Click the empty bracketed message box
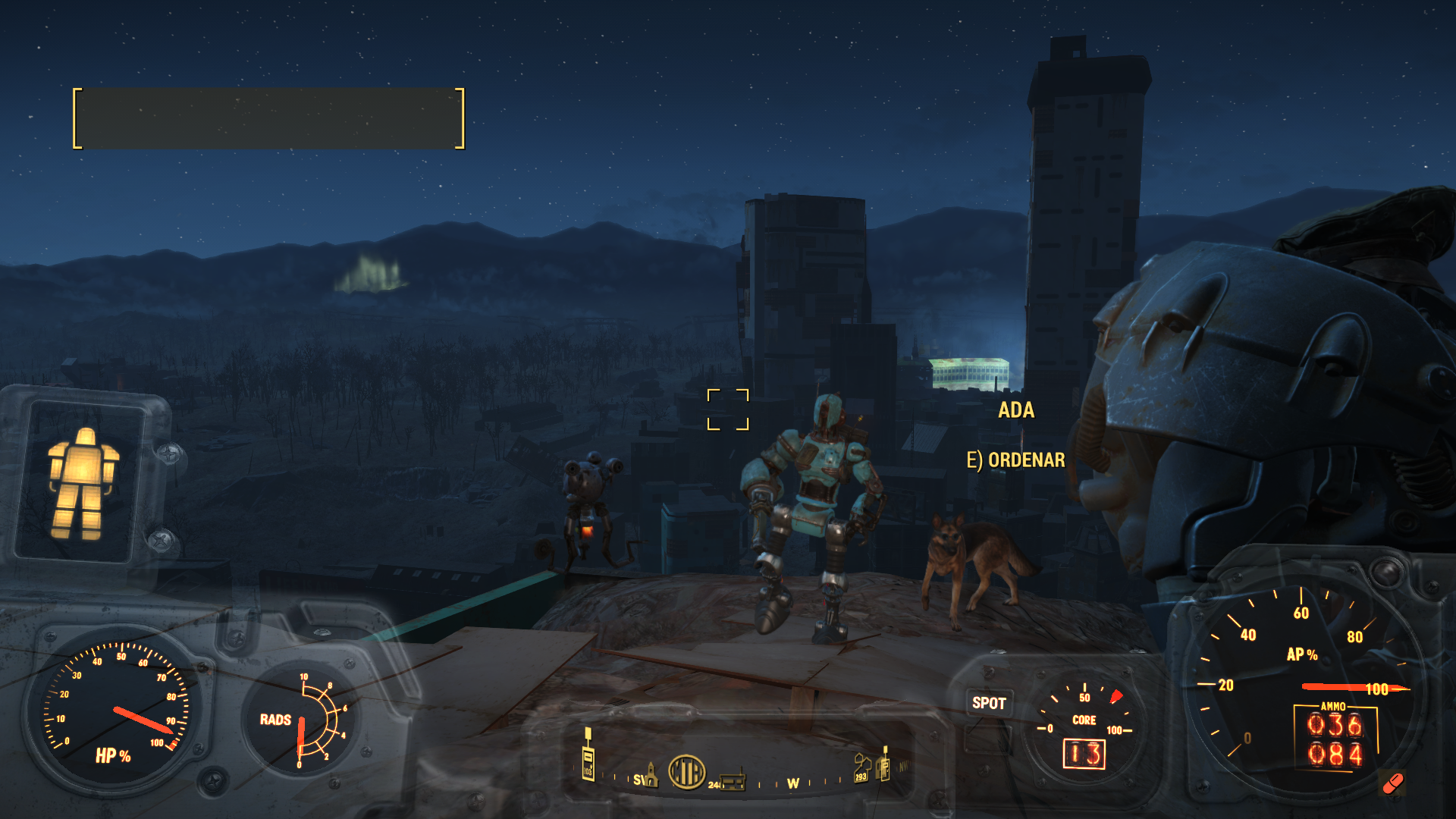The image size is (1456, 819). point(268,118)
